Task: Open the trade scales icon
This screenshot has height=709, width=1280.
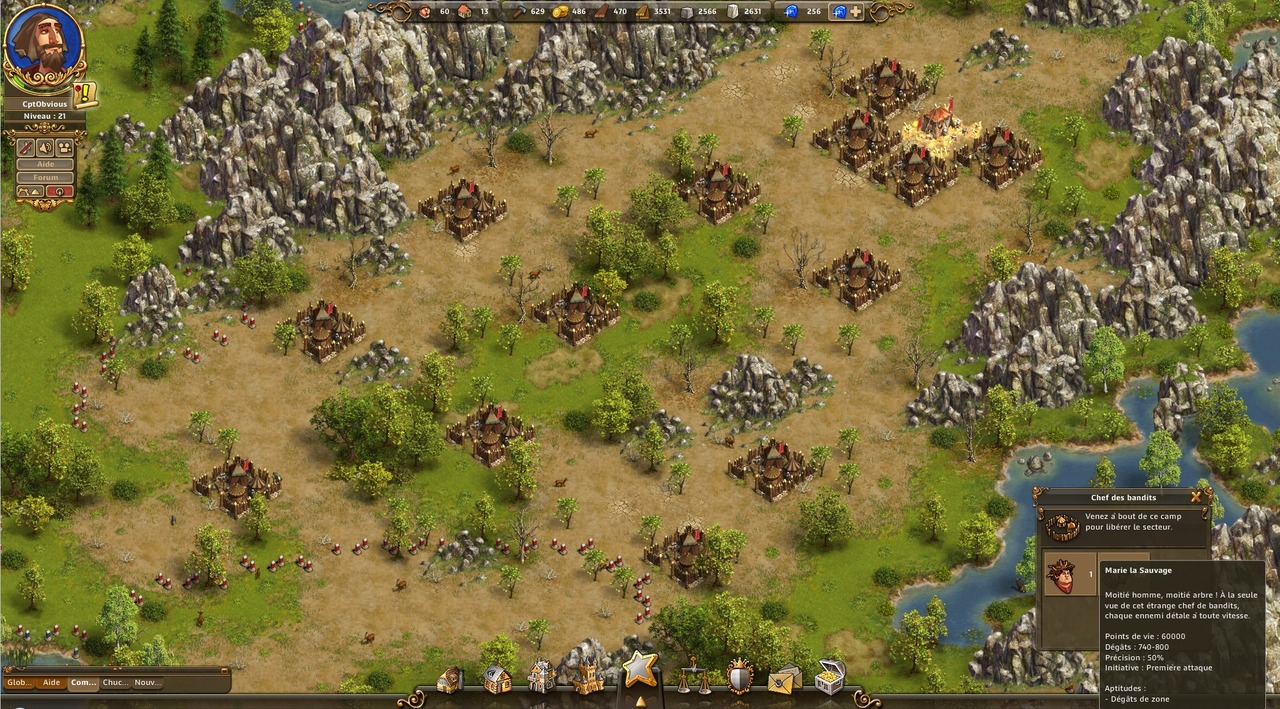Action: (x=694, y=676)
